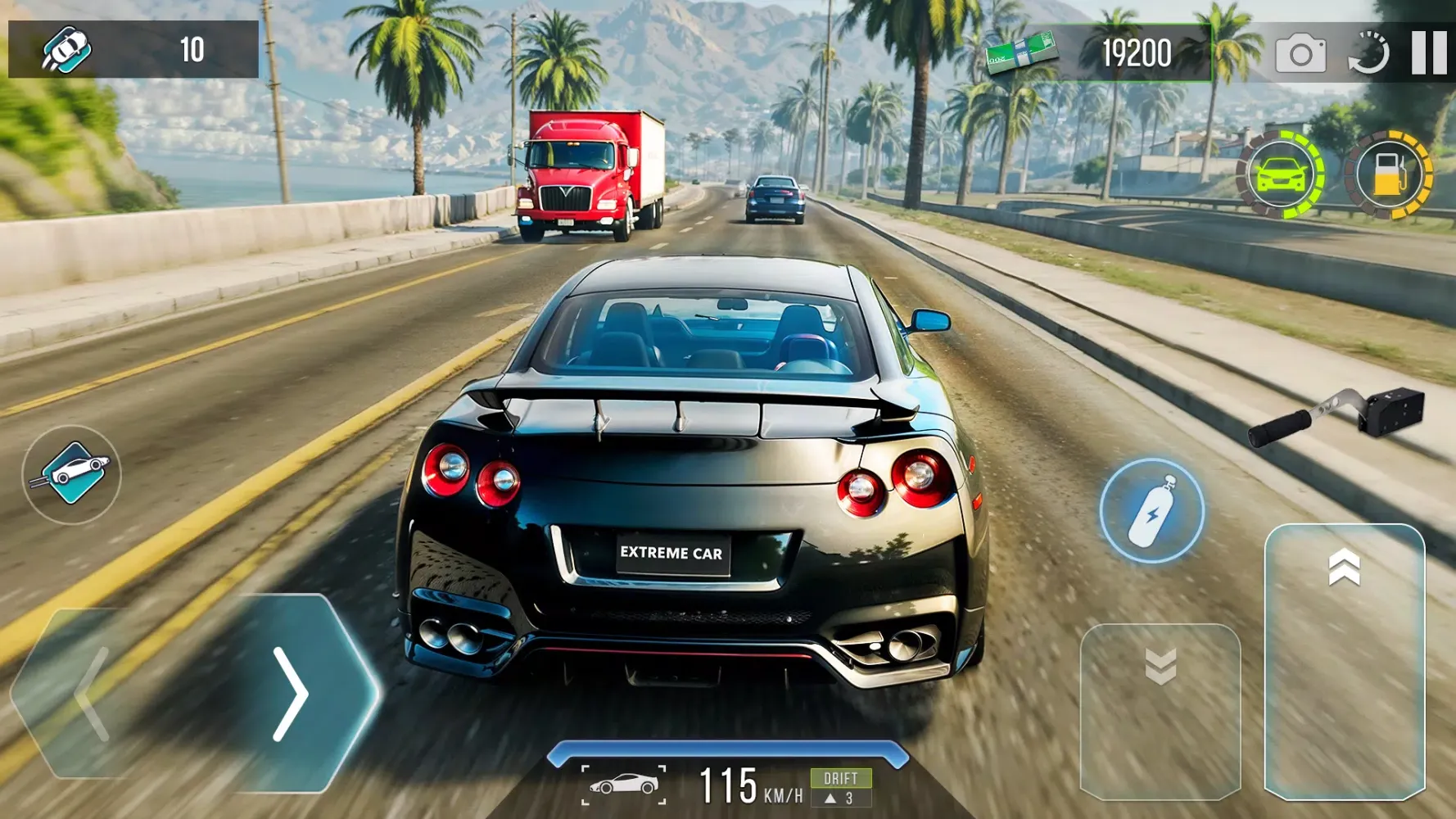Tap the tow car round button
Viewport: 1456px width, 819px height.
point(72,474)
